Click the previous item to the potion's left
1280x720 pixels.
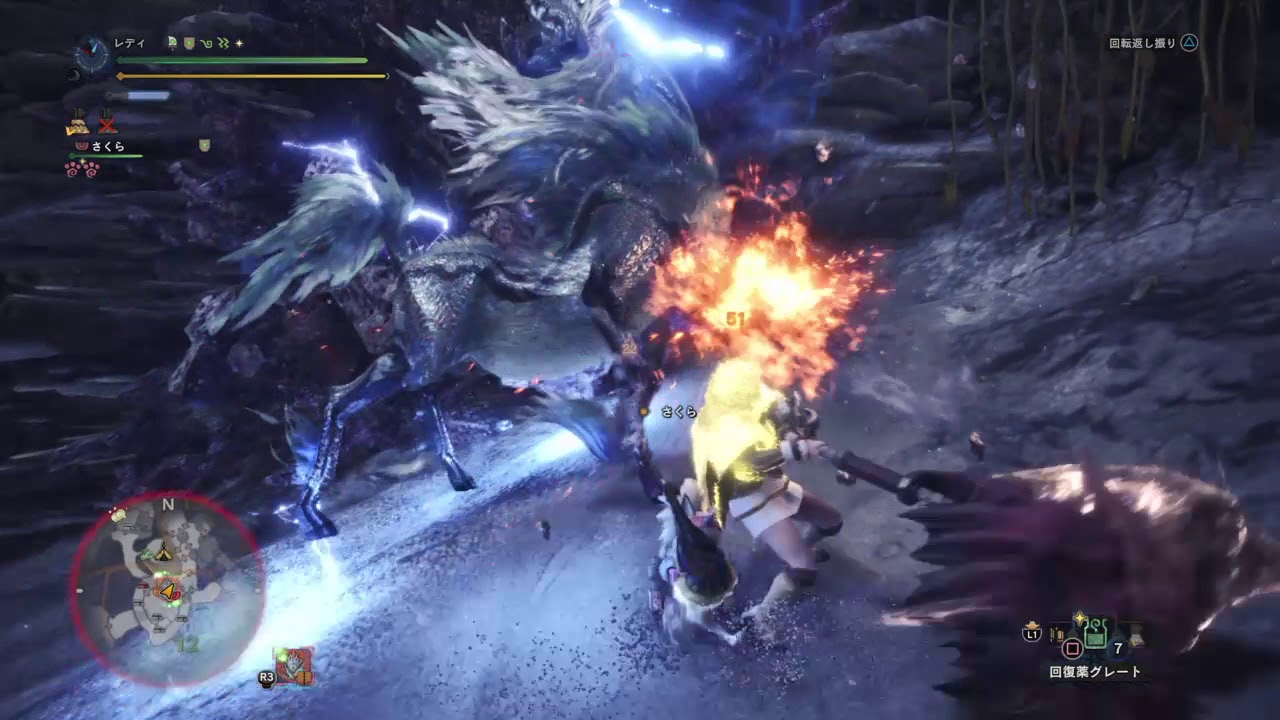(x=1058, y=634)
